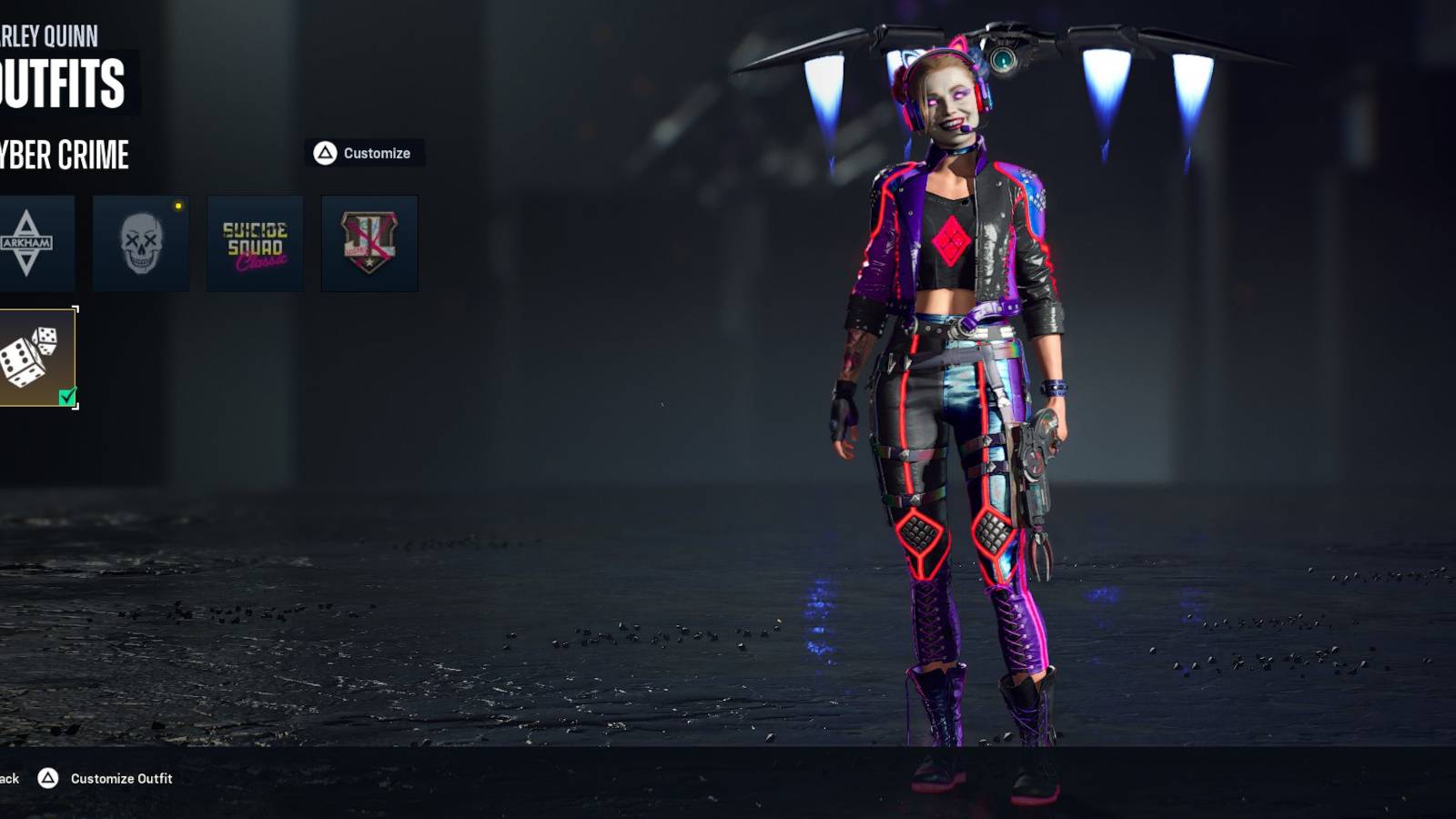This screenshot has width=1456, height=819.
Task: Choose the Suicide Squad Classic outfit icon
Action: coord(255,242)
